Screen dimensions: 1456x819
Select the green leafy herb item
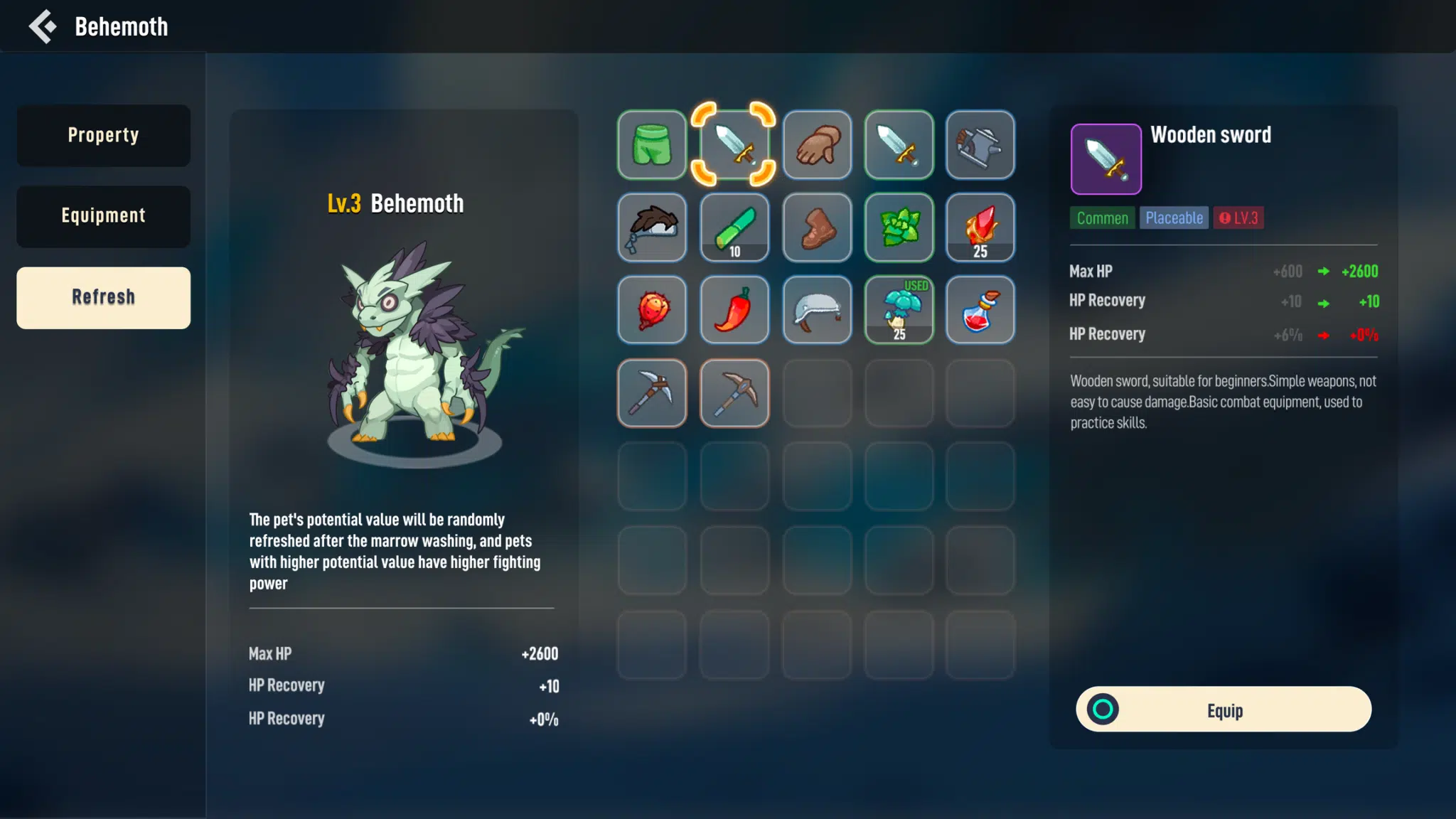click(x=899, y=227)
